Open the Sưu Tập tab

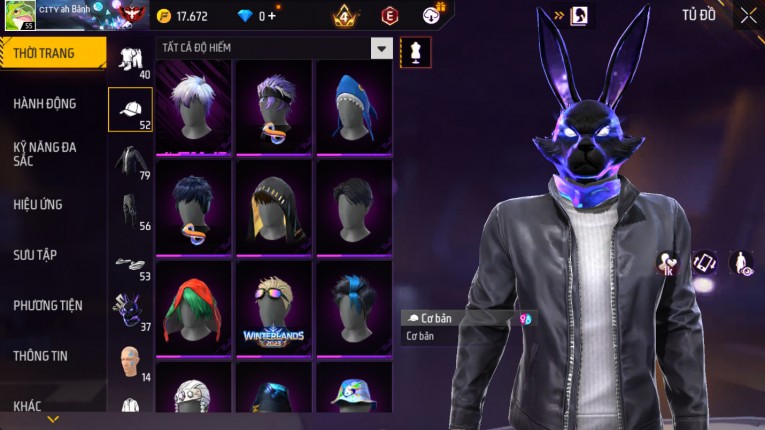[35, 255]
